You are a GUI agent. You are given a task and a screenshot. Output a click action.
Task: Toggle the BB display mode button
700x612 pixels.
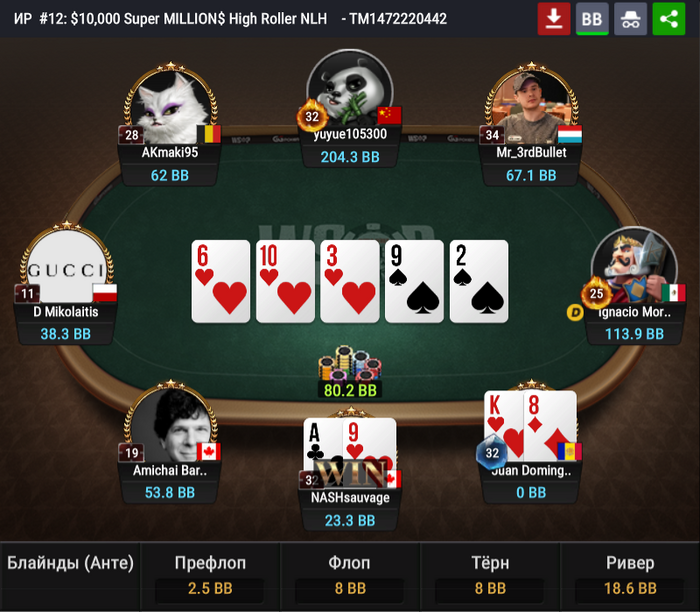592,19
